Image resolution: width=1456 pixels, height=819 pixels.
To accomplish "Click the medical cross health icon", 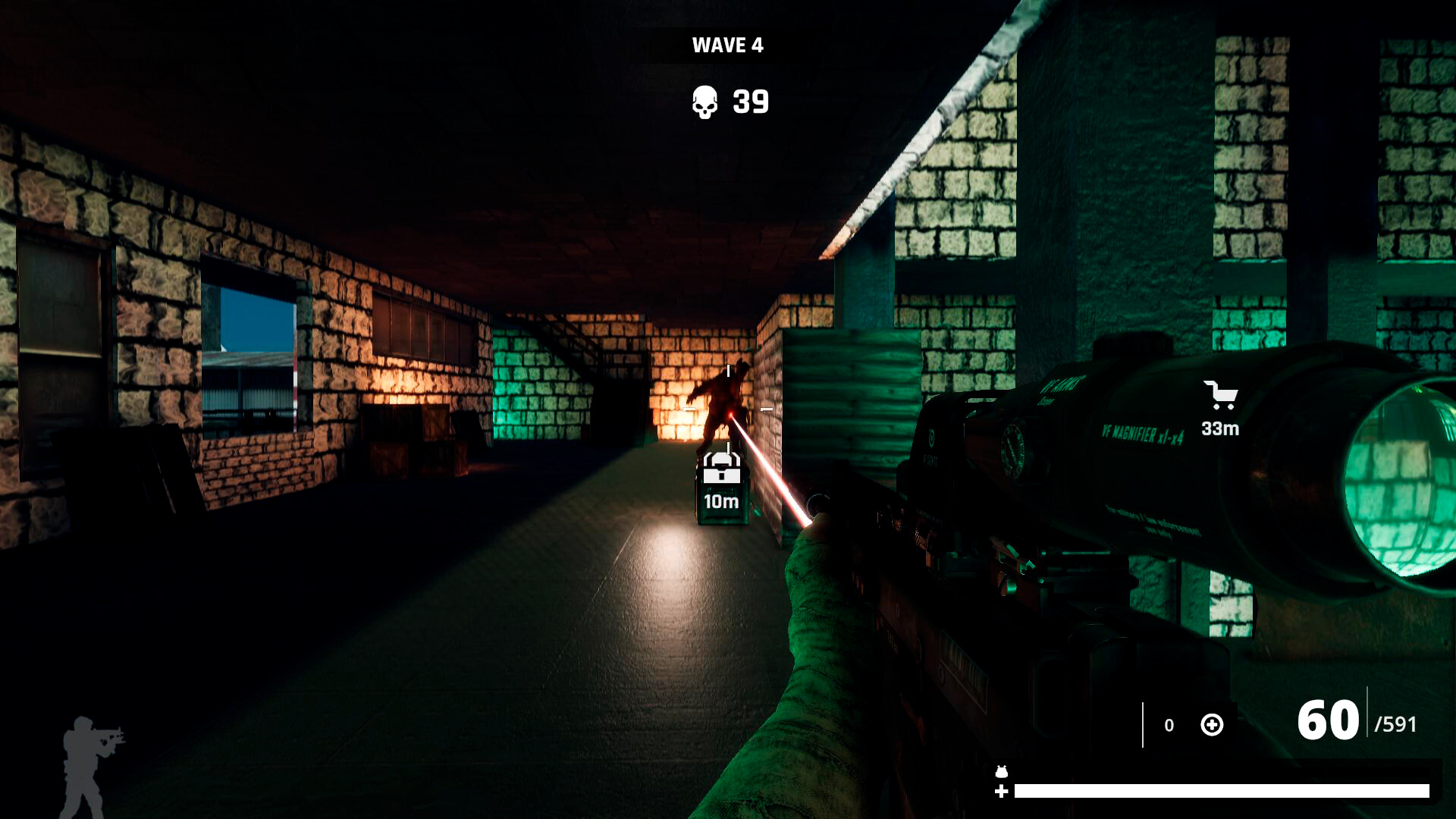I will 1002,792.
